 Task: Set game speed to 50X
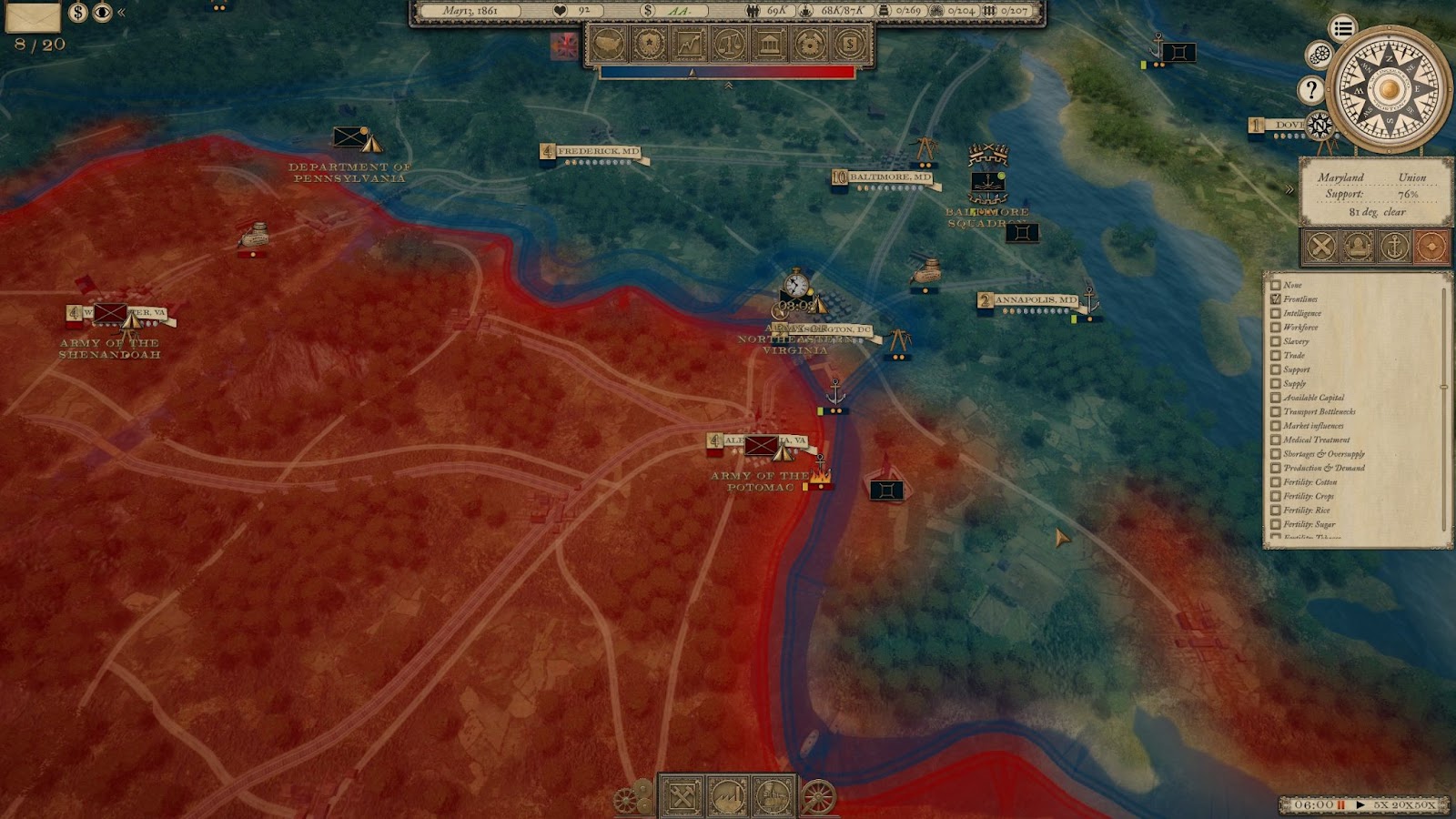[1425, 805]
